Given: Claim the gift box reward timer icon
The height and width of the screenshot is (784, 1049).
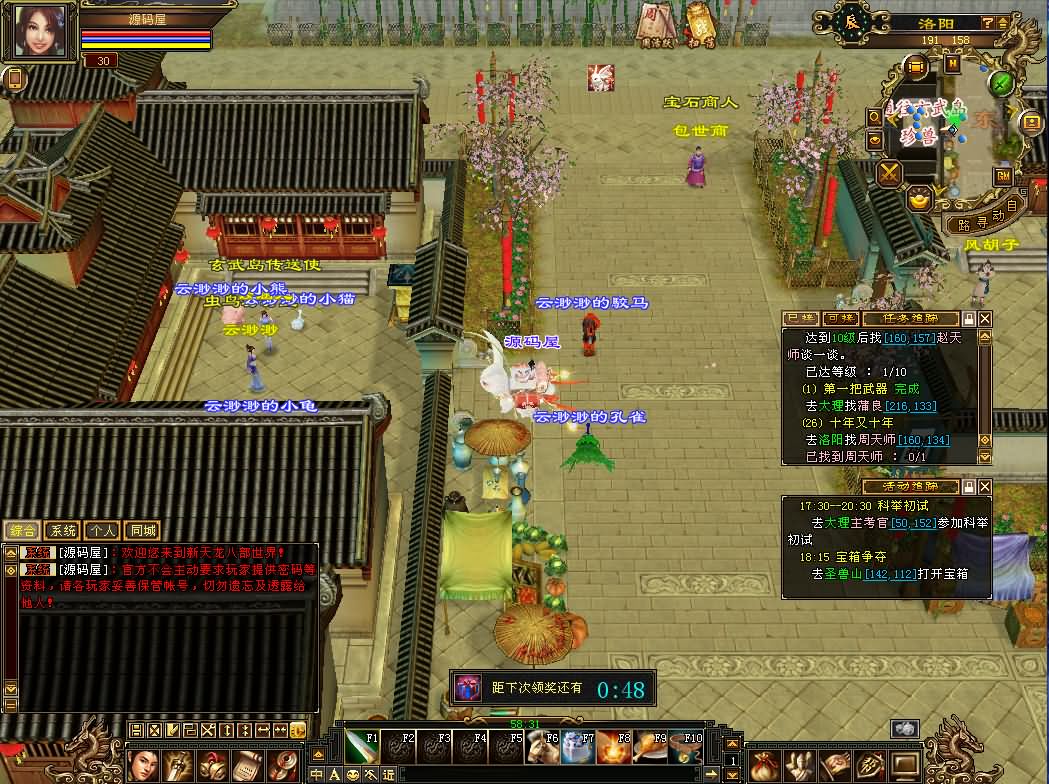Looking at the screenshot, I should coord(467,688).
